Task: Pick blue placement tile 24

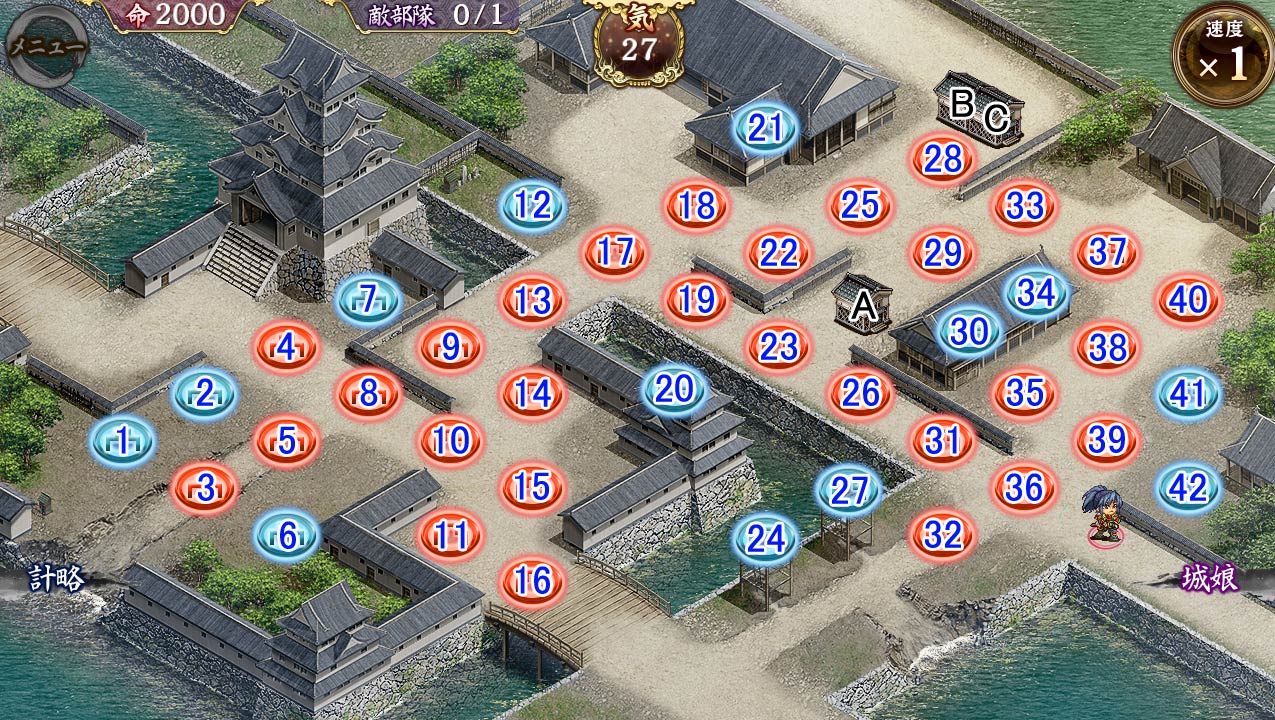Action: [x=767, y=539]
